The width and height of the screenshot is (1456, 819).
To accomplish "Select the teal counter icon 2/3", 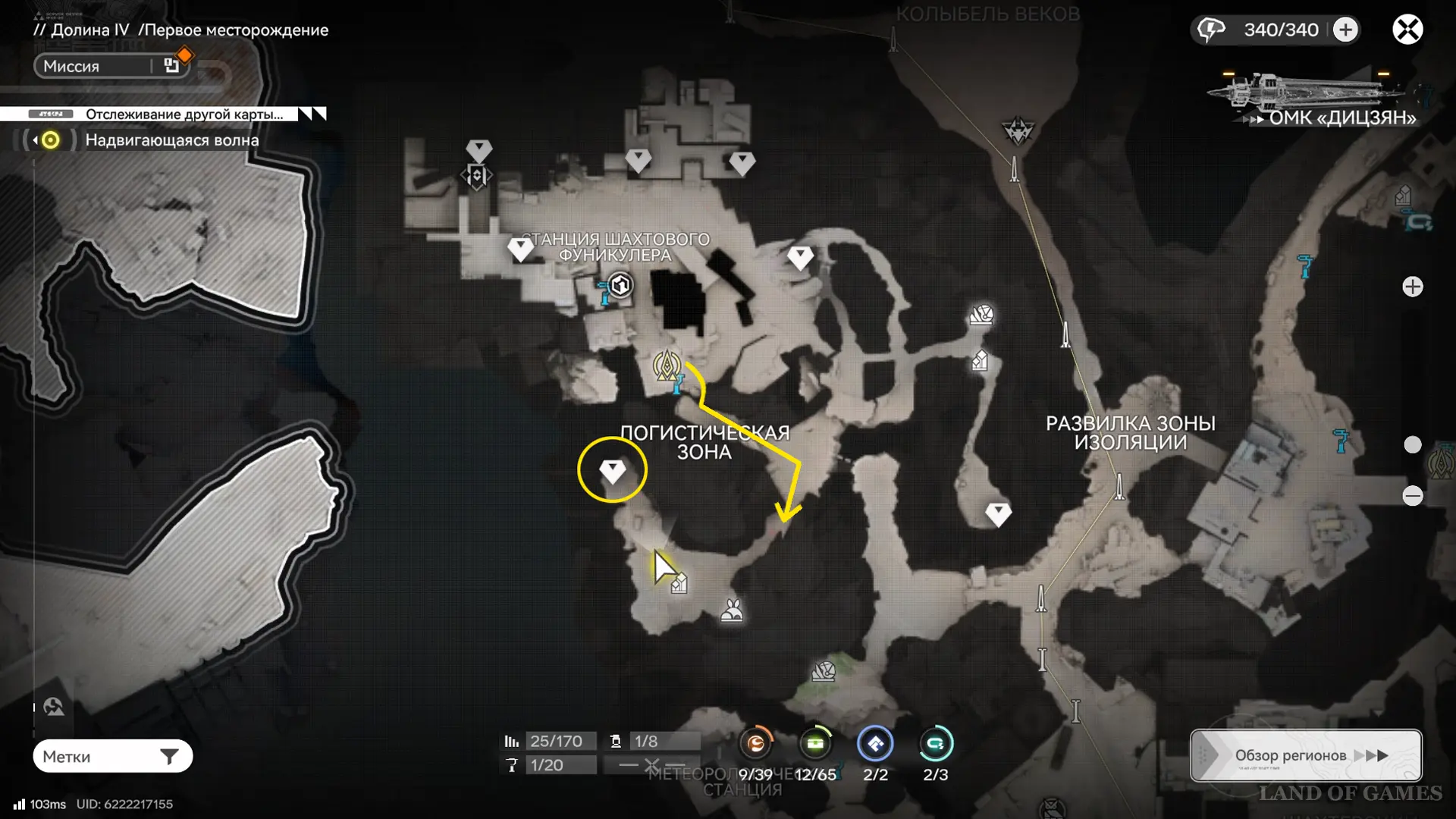I will point(935,744).
